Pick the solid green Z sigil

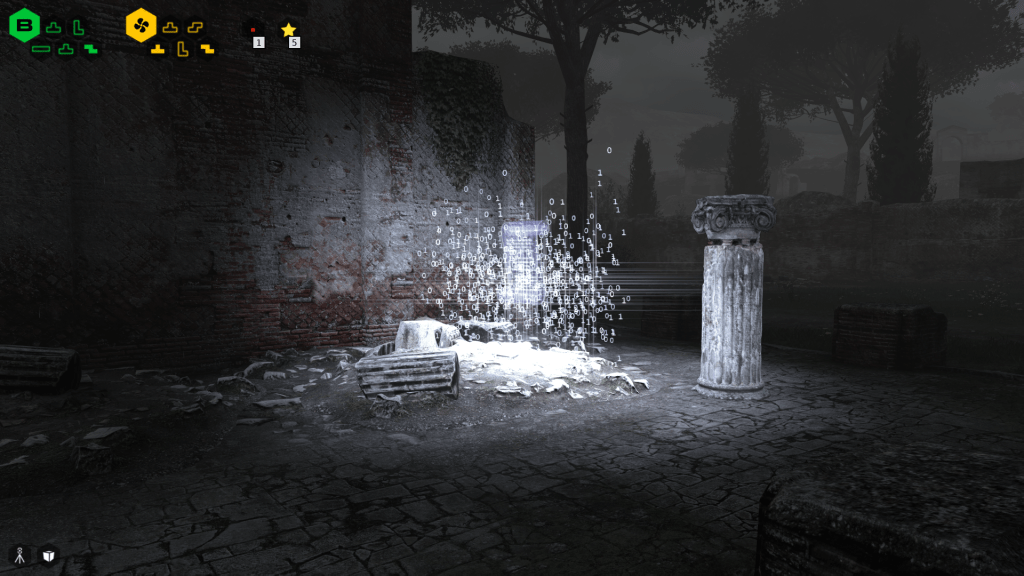(x=91, y=48)
